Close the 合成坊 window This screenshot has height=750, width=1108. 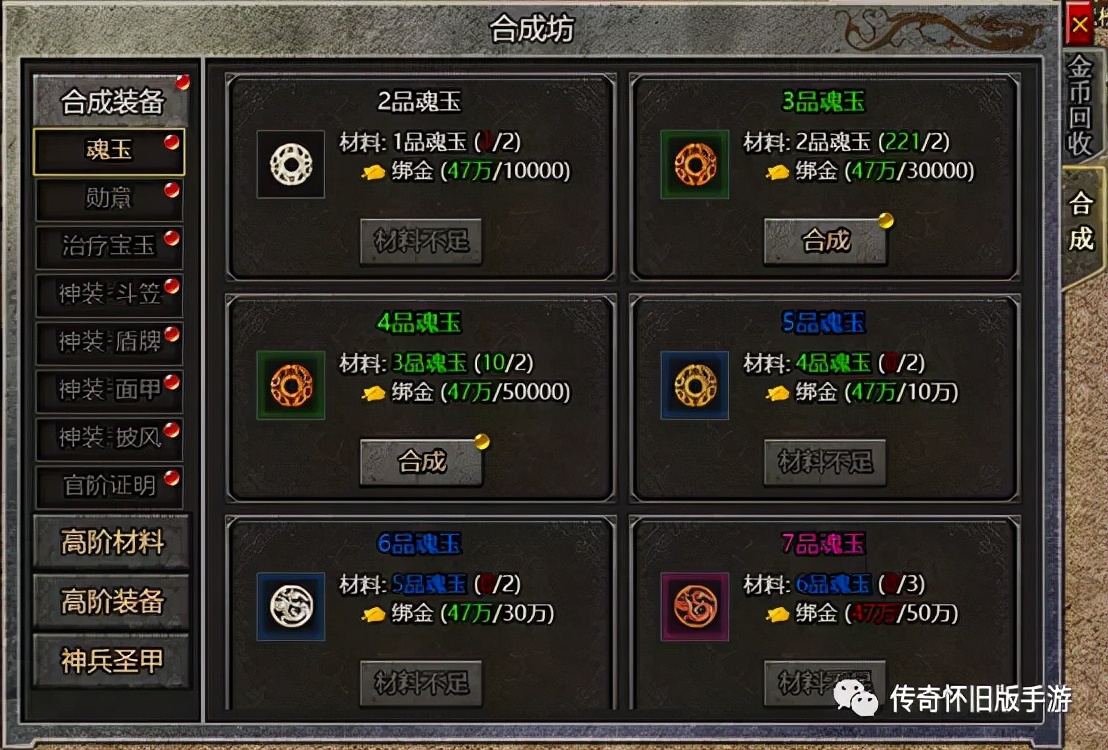pyautogui.click(x=1079, y=25)
